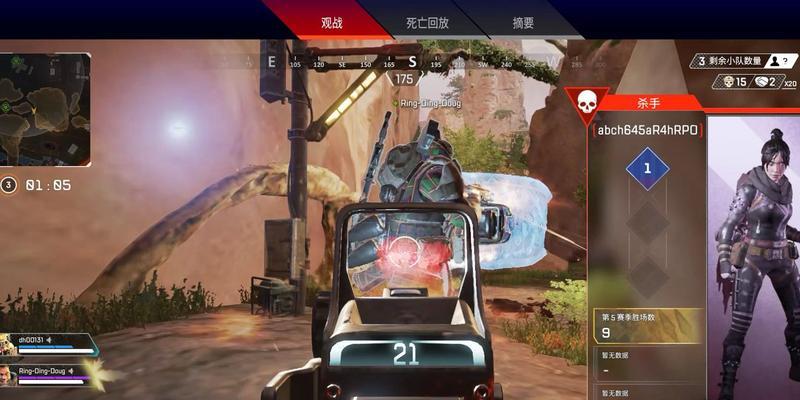Open the 死亡回放 death replay tab
The height and width of the screenshot is (400, 800).
point(428,22)
